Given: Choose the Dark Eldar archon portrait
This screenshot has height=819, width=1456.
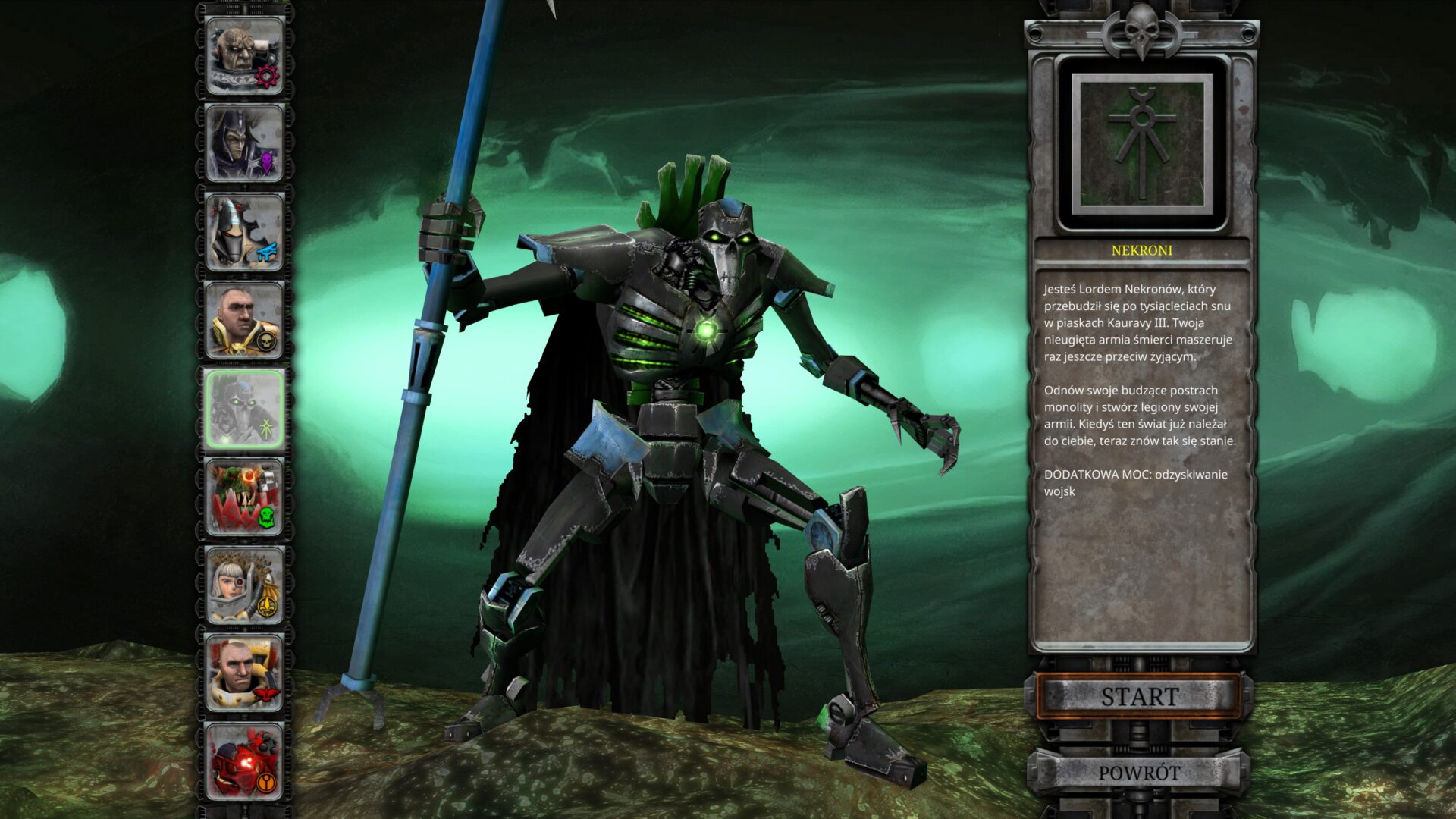Looking at the screenshot, I should [x=245, y=144].
